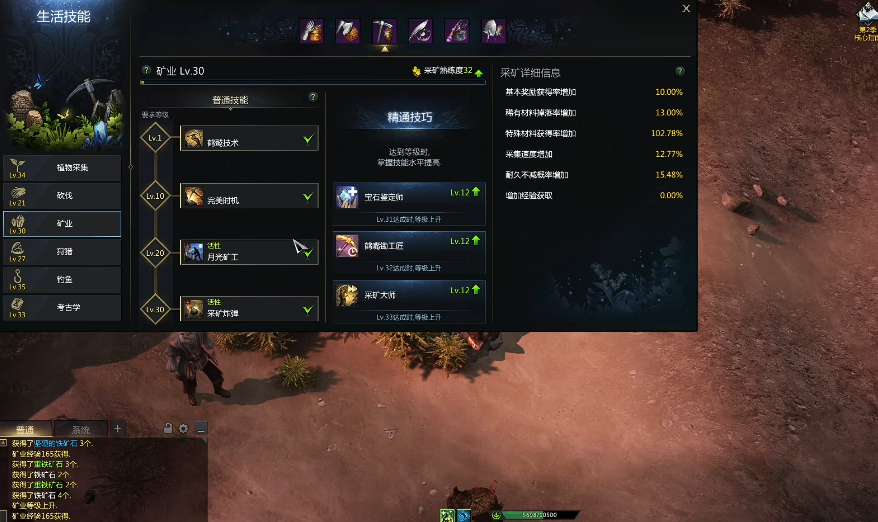This screenshot has height=522, width=878.
Task: Open the 考古学 life skill
Action: click(63, 308)
